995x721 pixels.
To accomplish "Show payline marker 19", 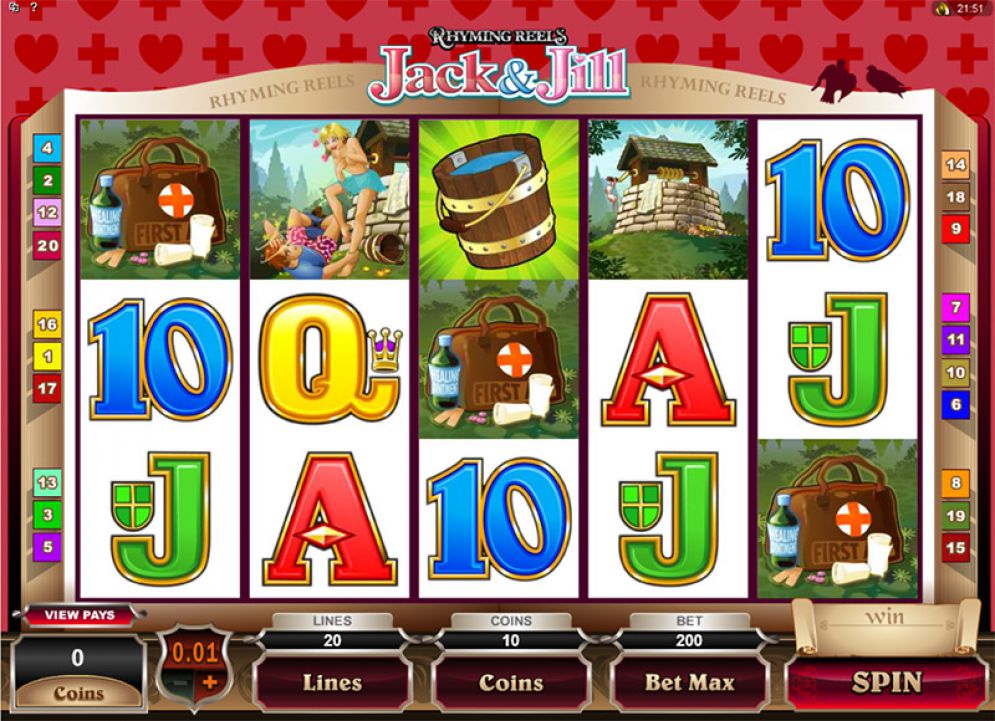I will tap(956, 516).
